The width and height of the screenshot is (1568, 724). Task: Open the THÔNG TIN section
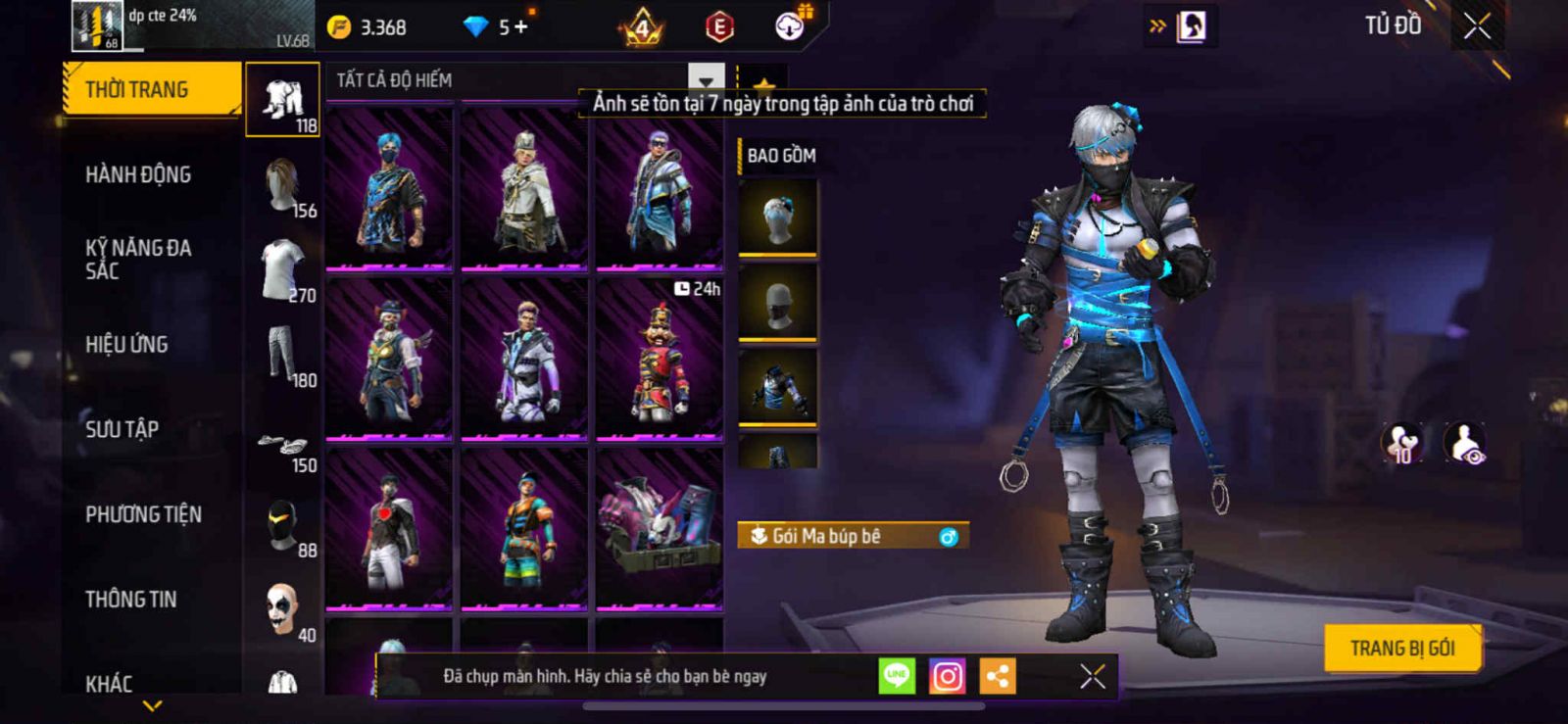[130, 600]
